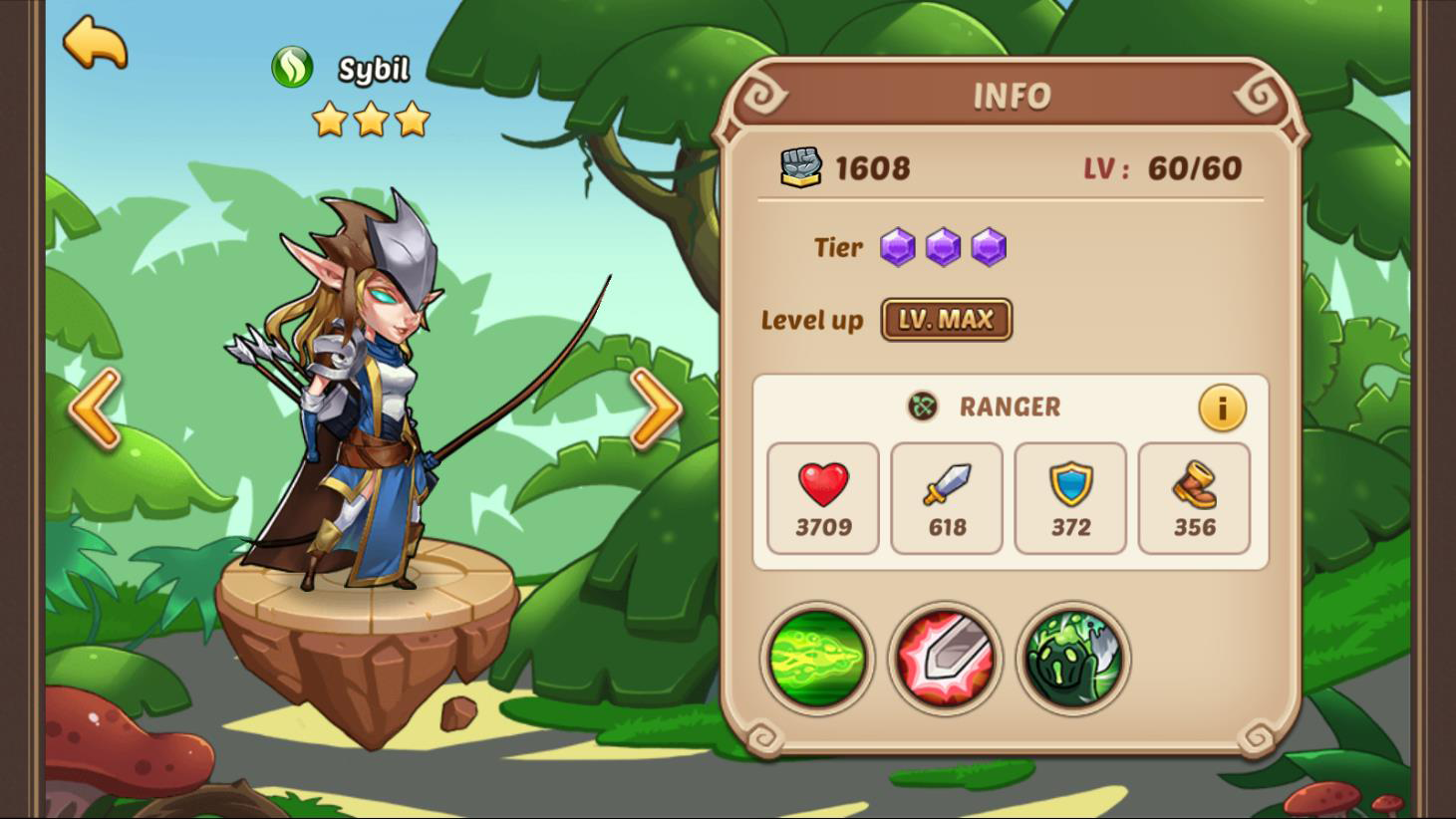View the dark green golem skill
The height and width of the screenshot is (819, 1456).
pyautogui.click(x=1073, y=659)
